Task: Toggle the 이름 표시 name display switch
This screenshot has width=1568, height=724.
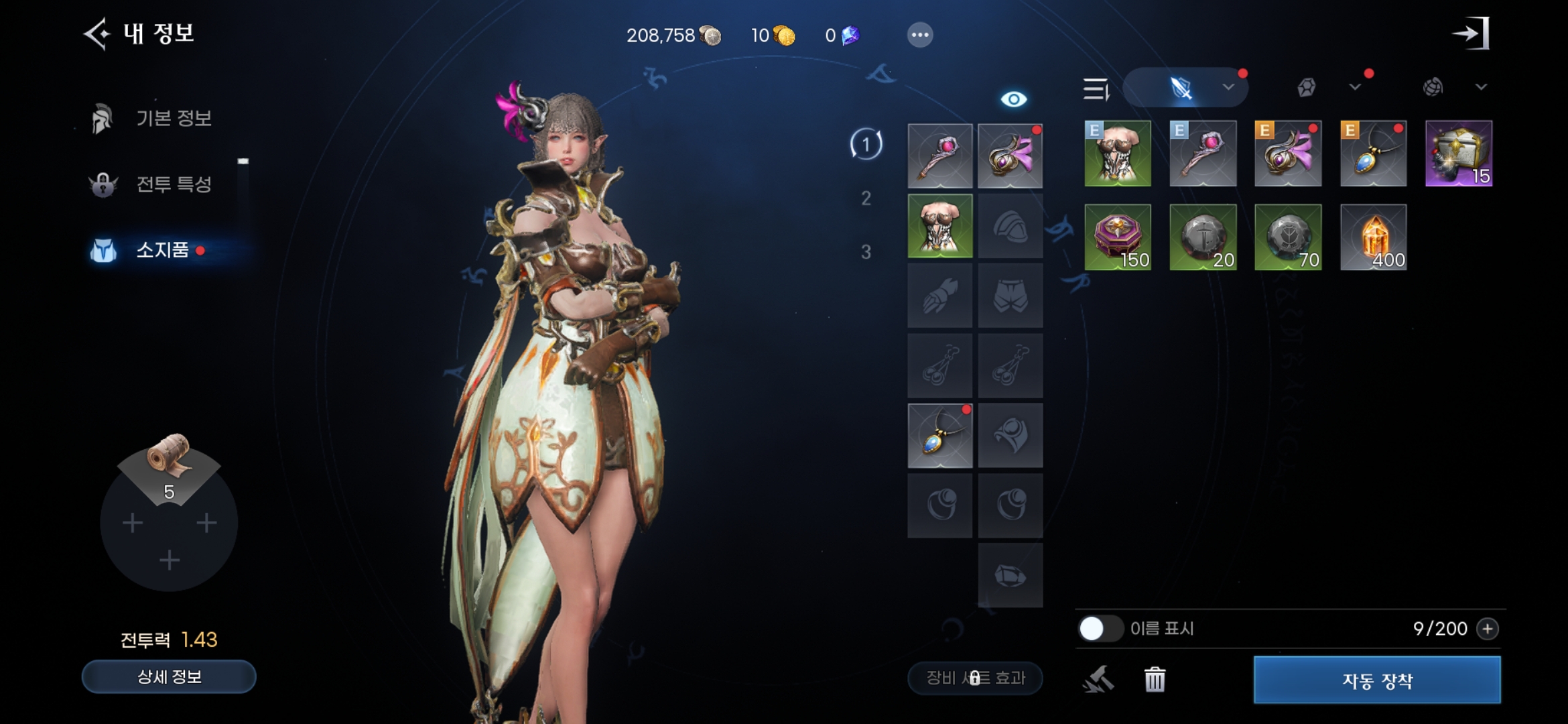Action: pos(1100,629)
